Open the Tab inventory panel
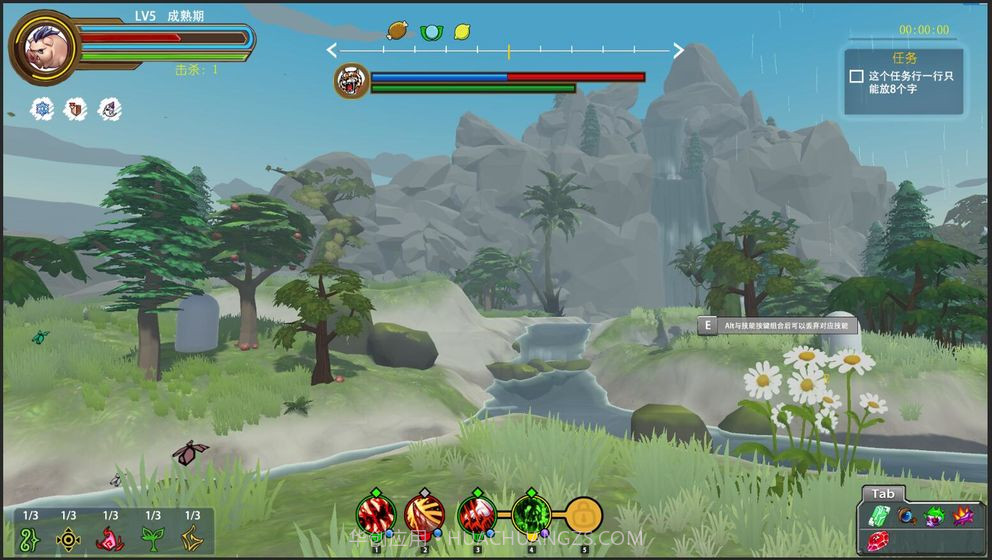 pos(882,494)
